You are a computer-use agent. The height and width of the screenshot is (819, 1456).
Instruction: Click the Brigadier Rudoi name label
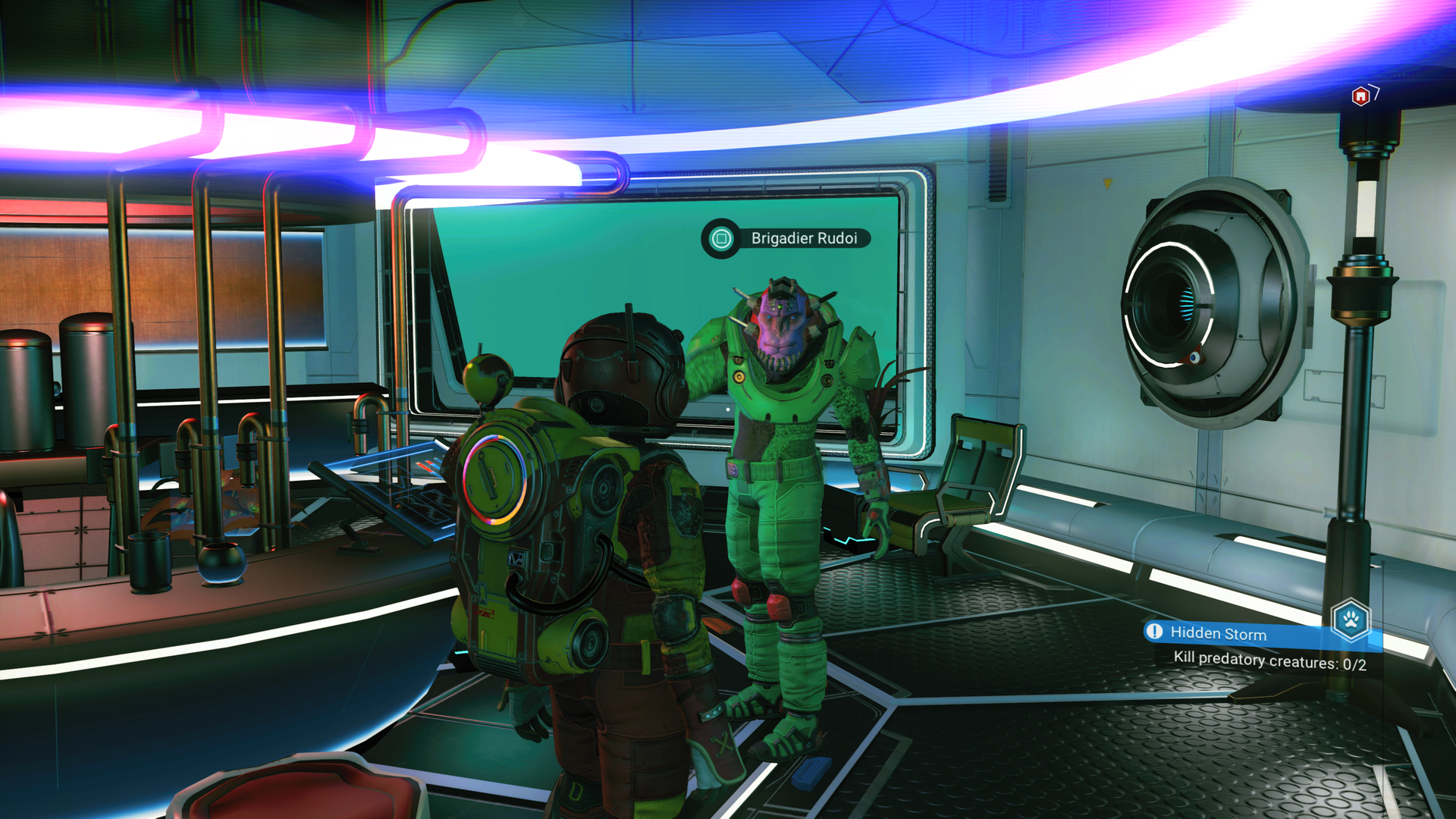pos(804,237)
